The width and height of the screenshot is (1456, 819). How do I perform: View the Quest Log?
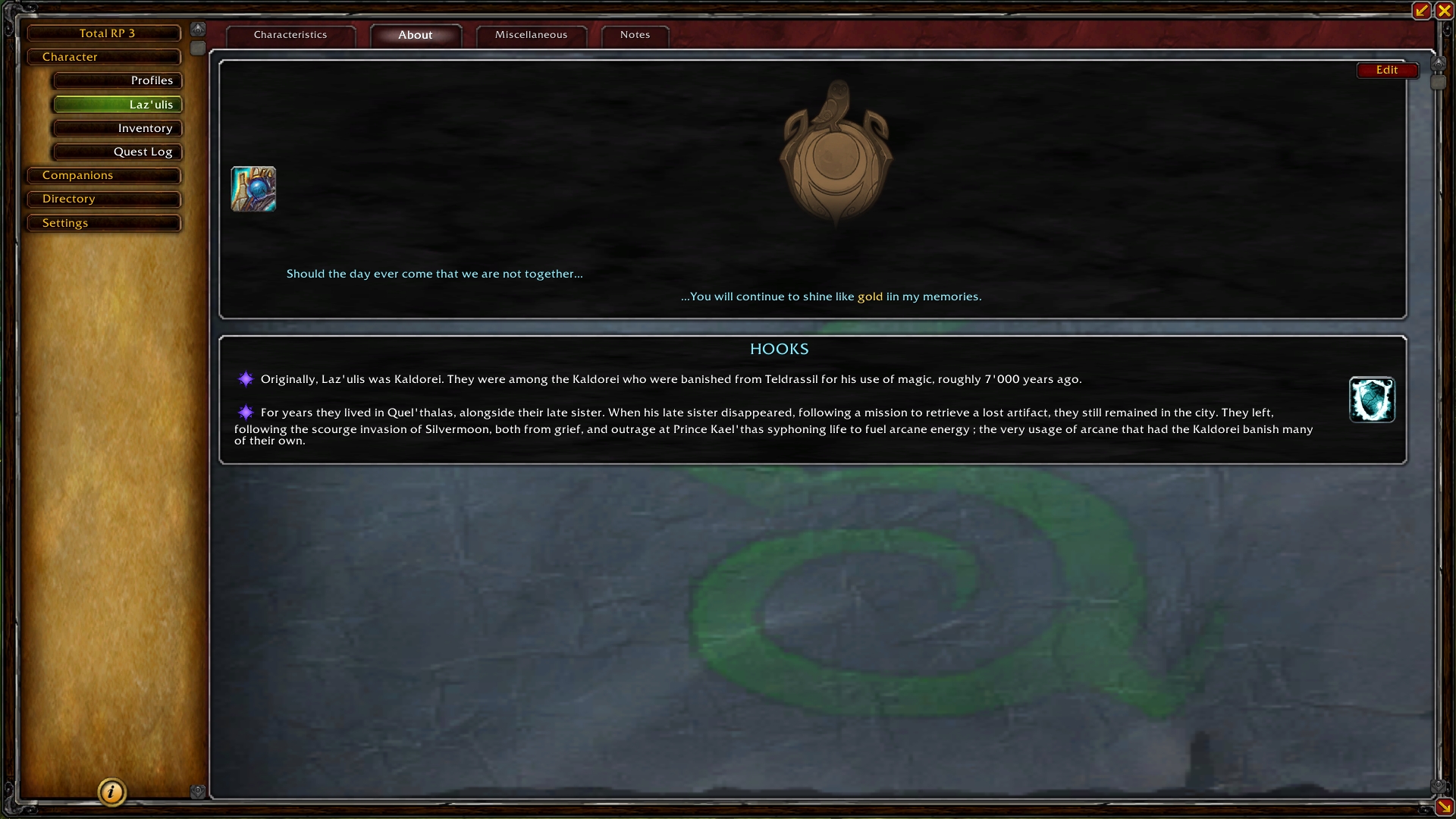click(x=118, y=152)
